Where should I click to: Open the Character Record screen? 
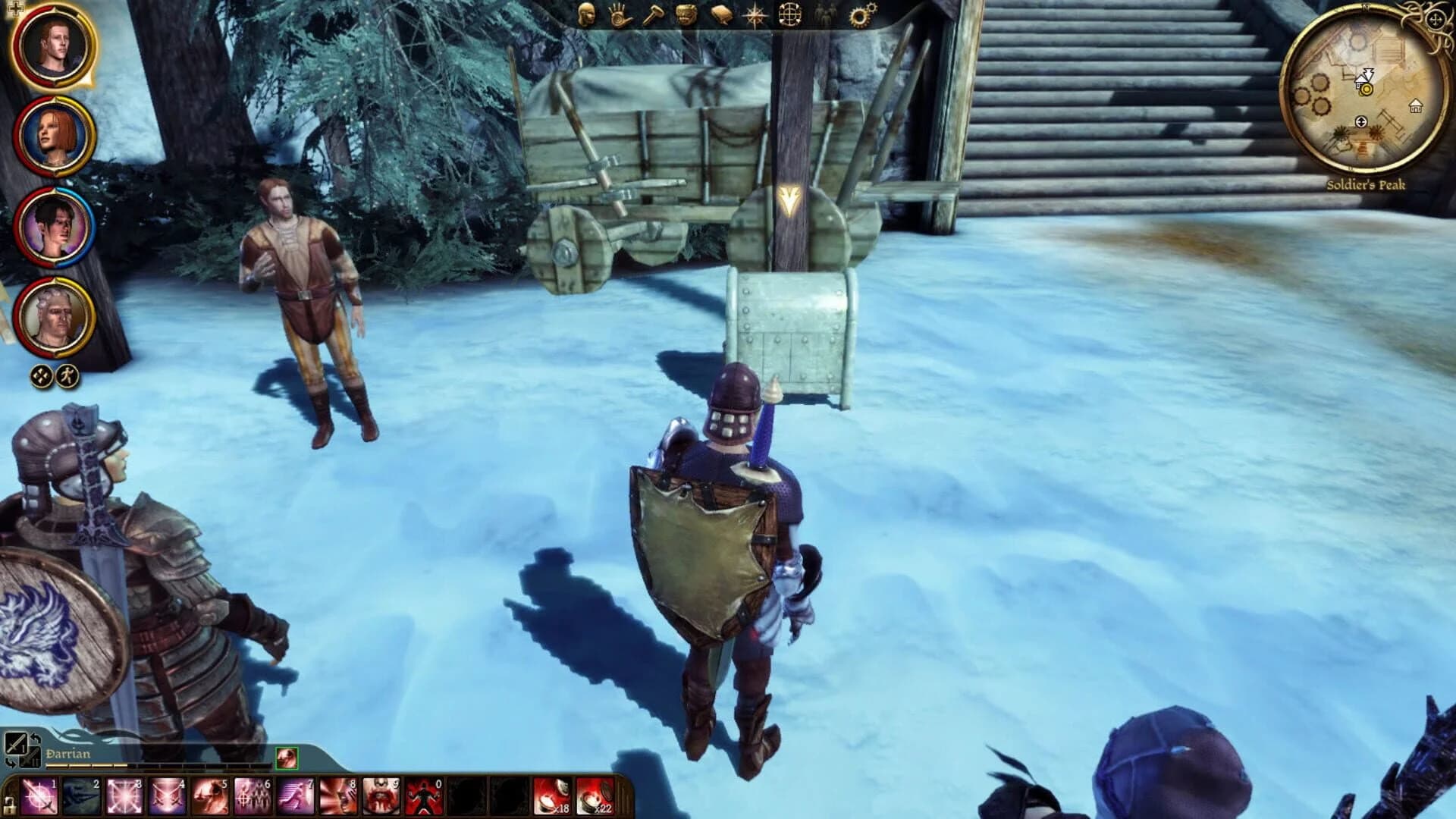coord(586,14)
